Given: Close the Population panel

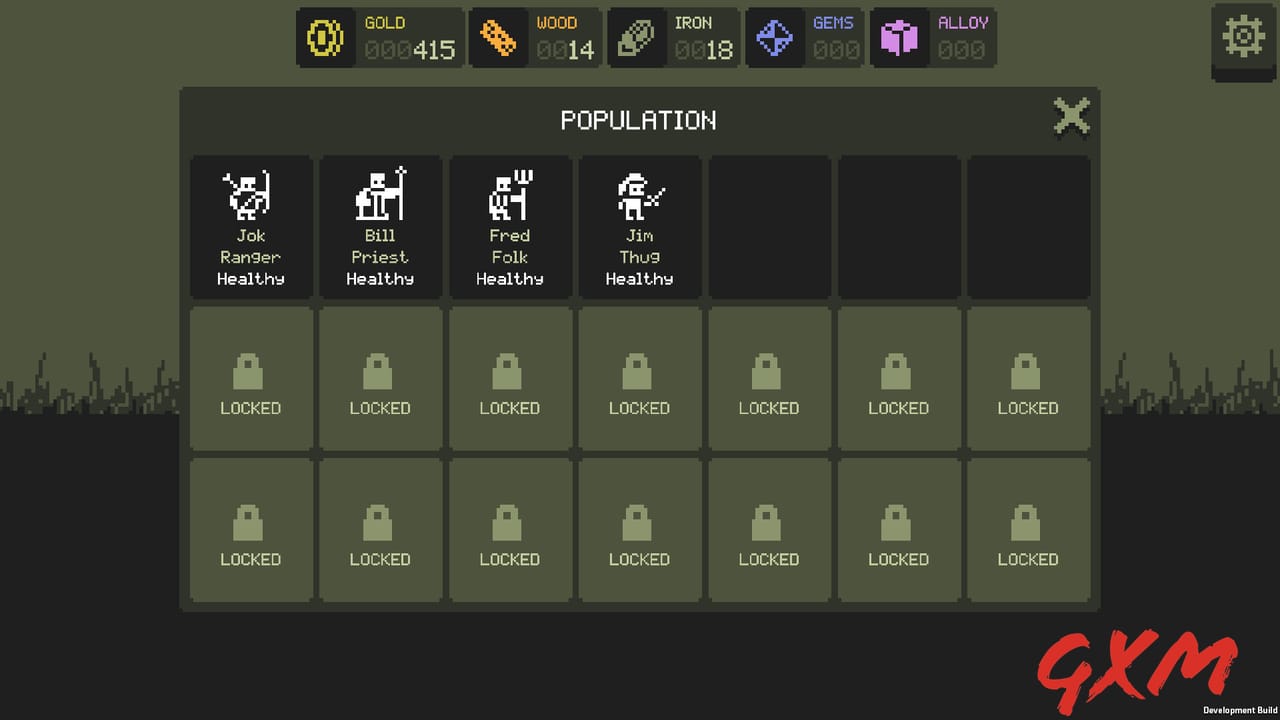Looking at the screenshot, I should click(x=1071, y=116).
